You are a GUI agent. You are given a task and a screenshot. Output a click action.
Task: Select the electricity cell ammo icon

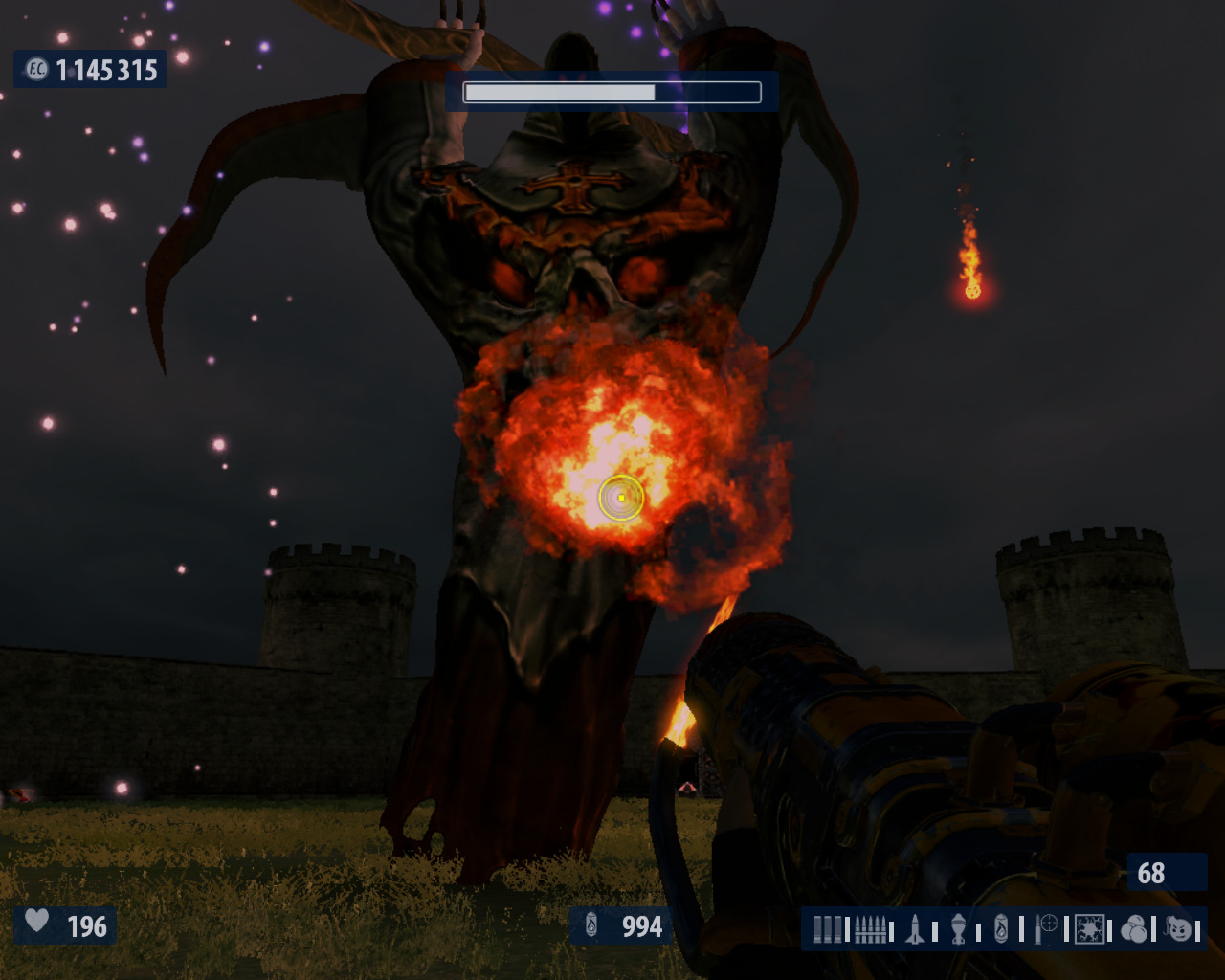(1089, 928)
